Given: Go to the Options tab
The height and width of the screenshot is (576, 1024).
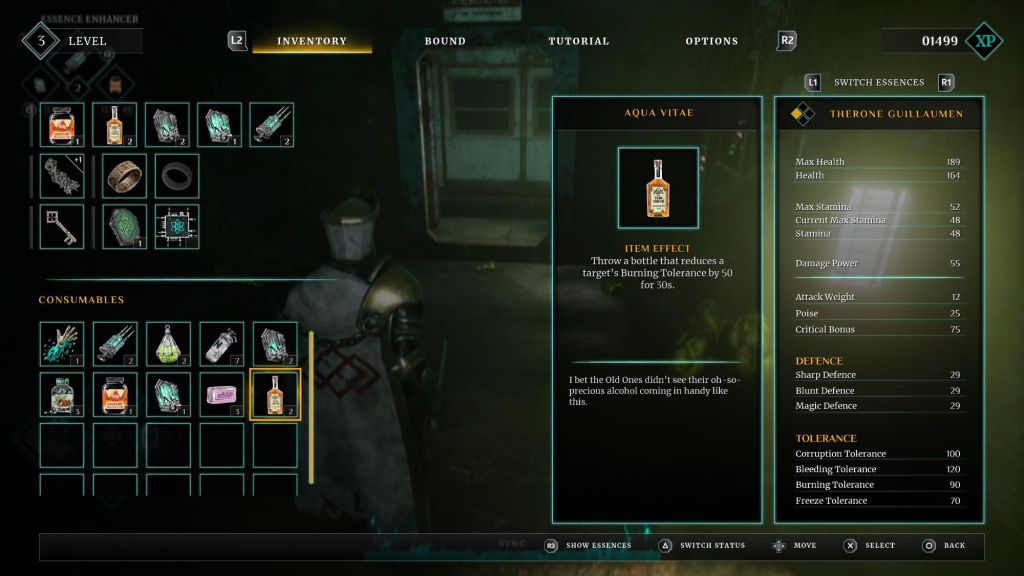Looking at the screenshot, I should [712, 41].
